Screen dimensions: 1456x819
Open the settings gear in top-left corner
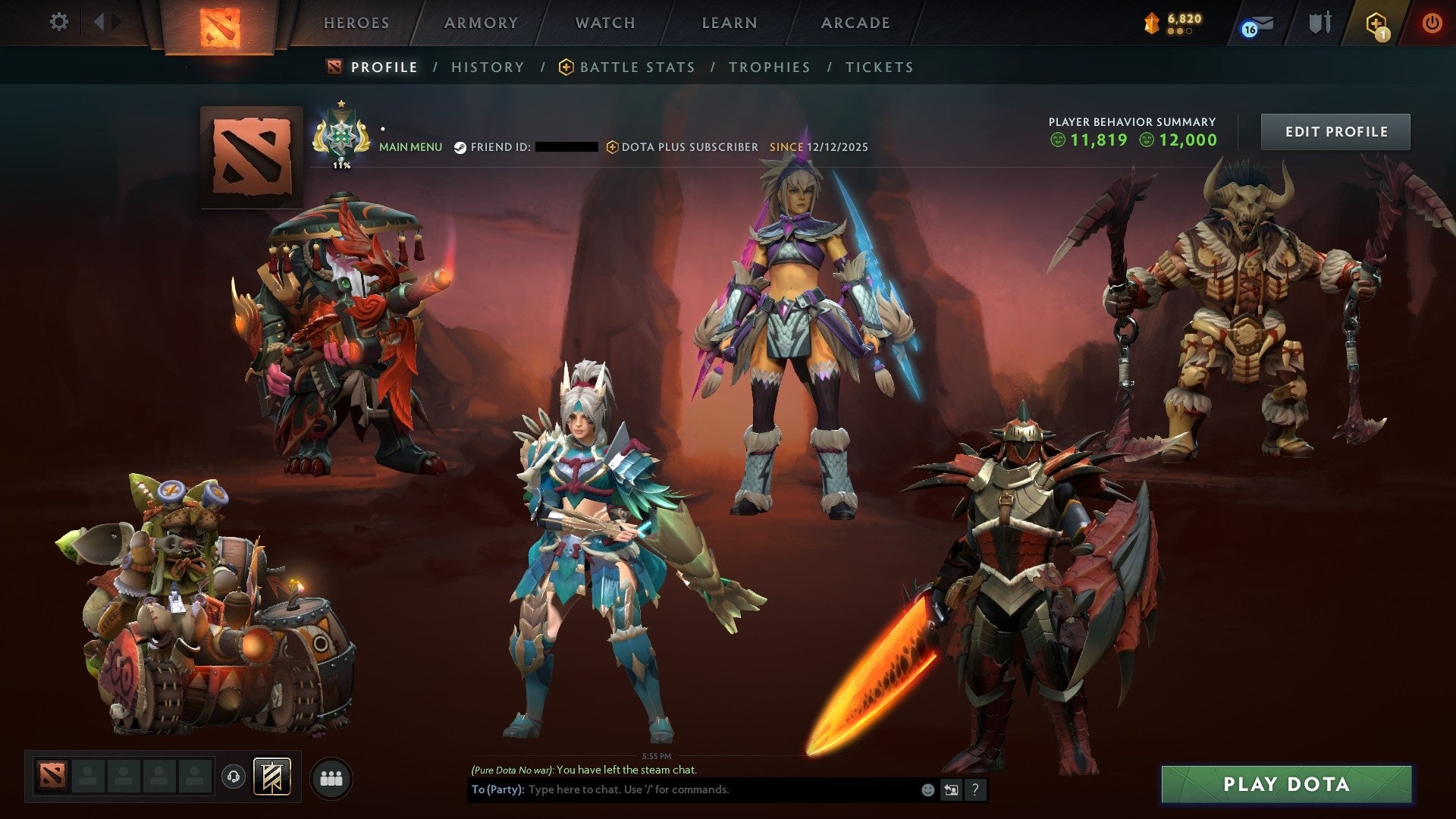(x=59, y=22)
